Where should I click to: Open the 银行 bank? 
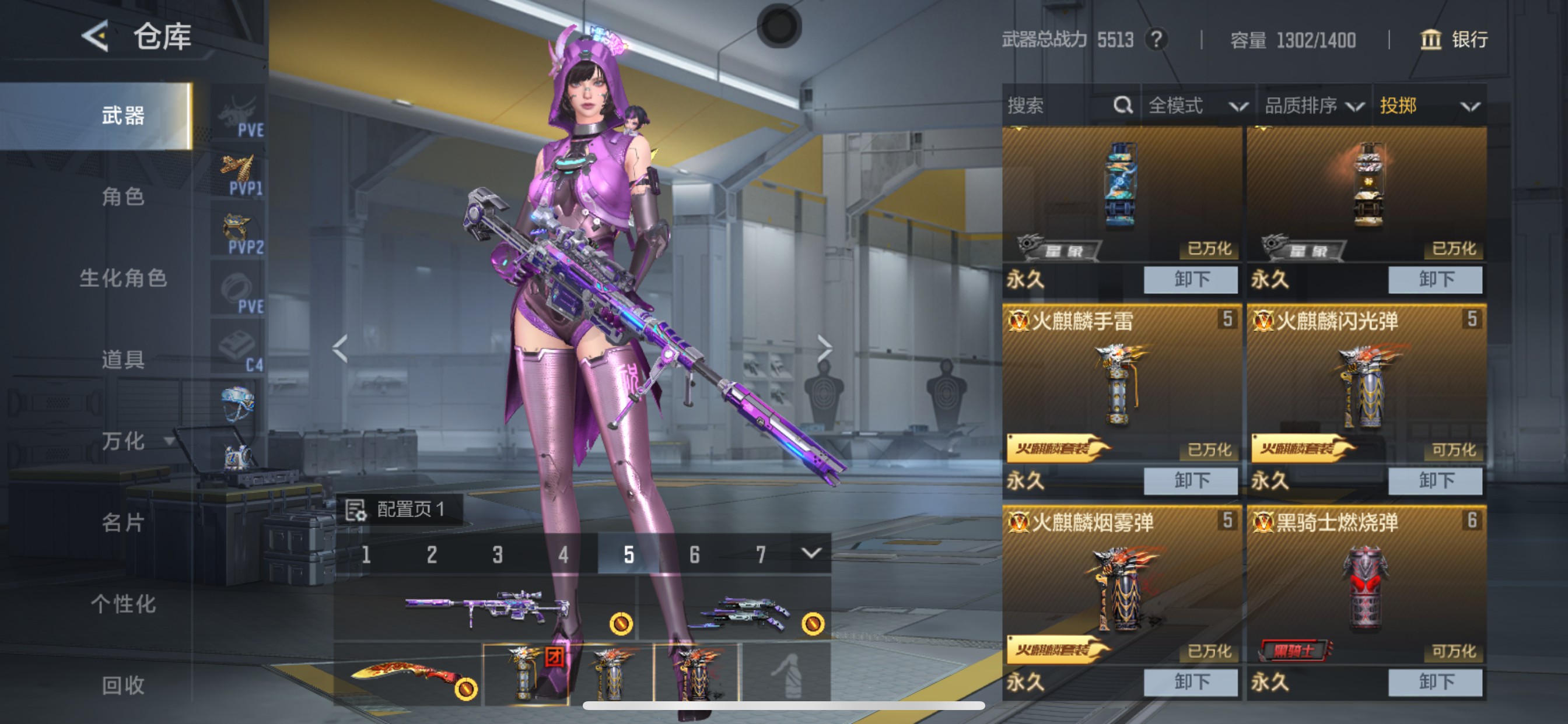tap(1454, 40)
